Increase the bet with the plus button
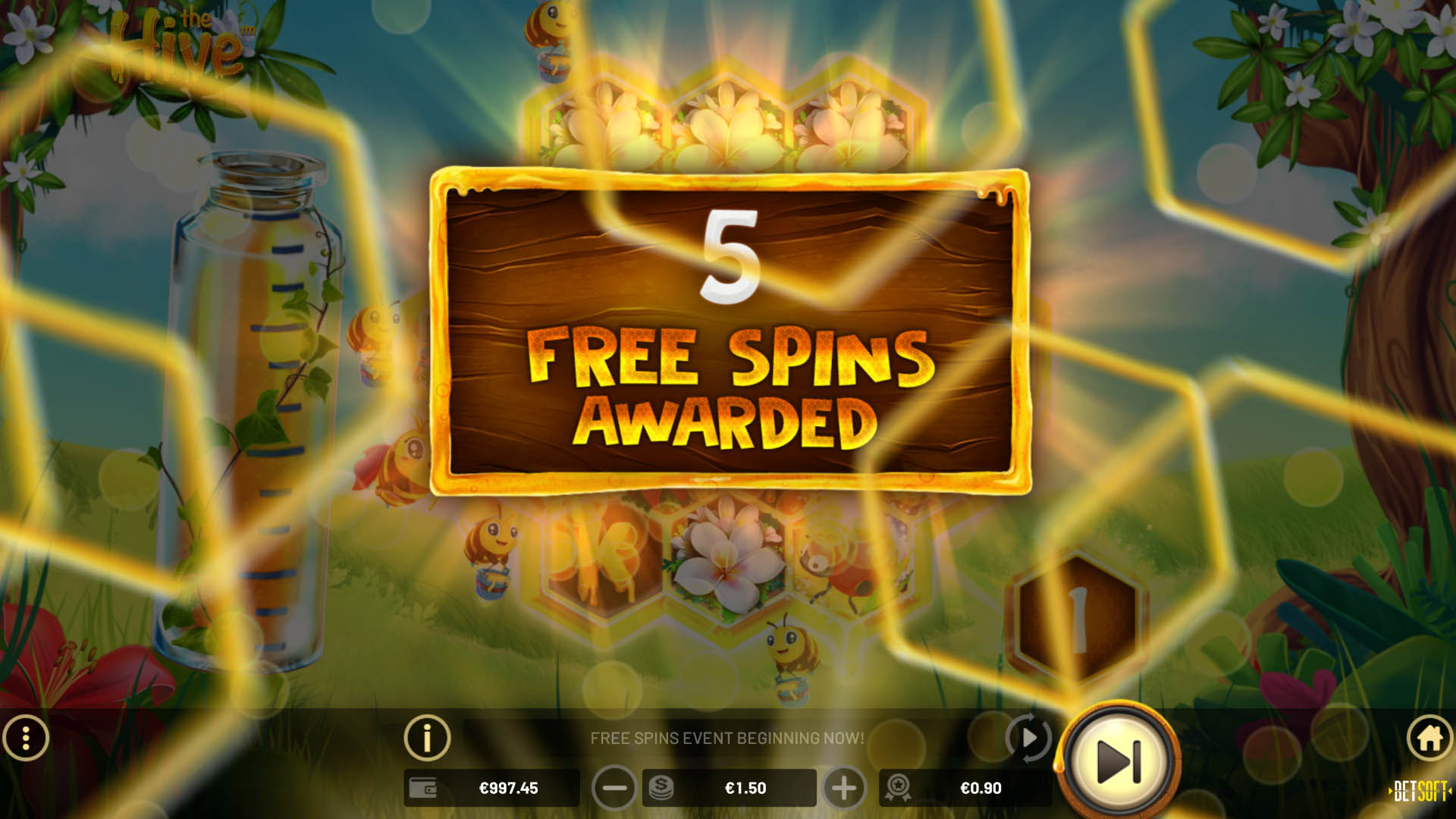 (x=844, y=788)
